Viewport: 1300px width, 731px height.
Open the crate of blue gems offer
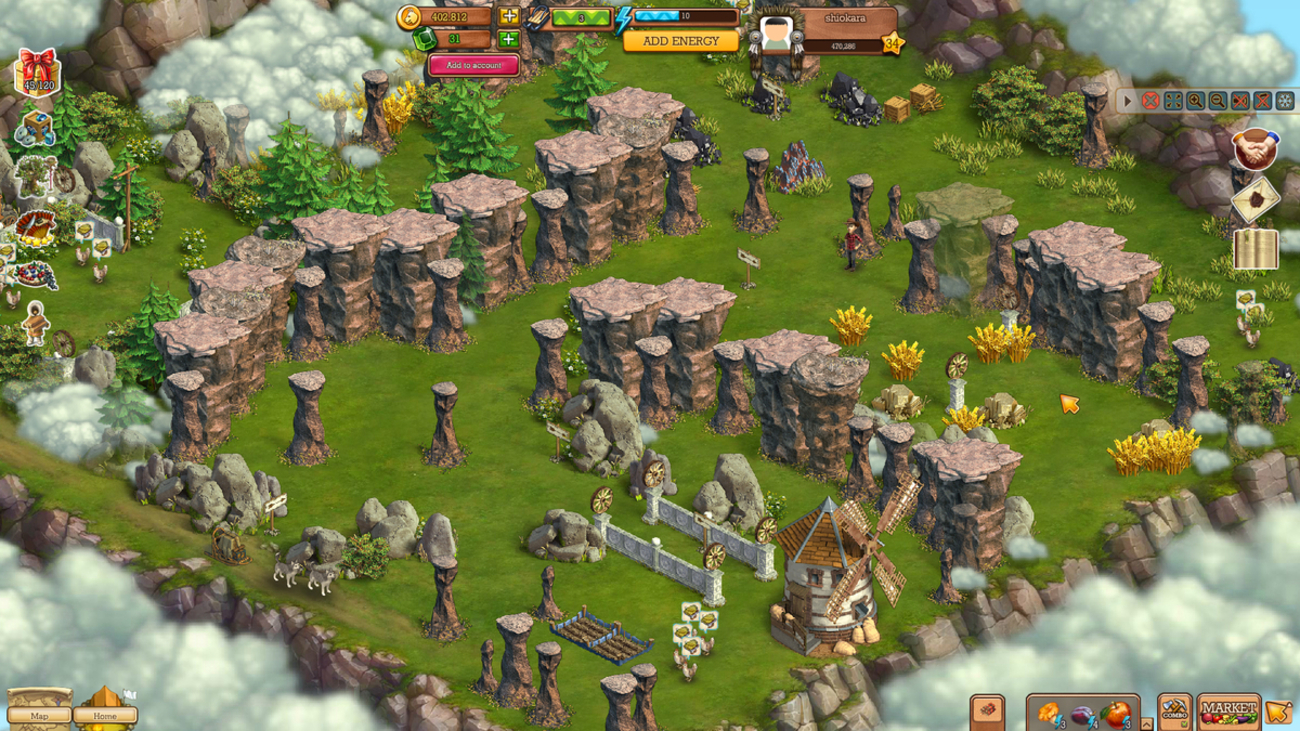pyautogui.click(x=36, y=128)
